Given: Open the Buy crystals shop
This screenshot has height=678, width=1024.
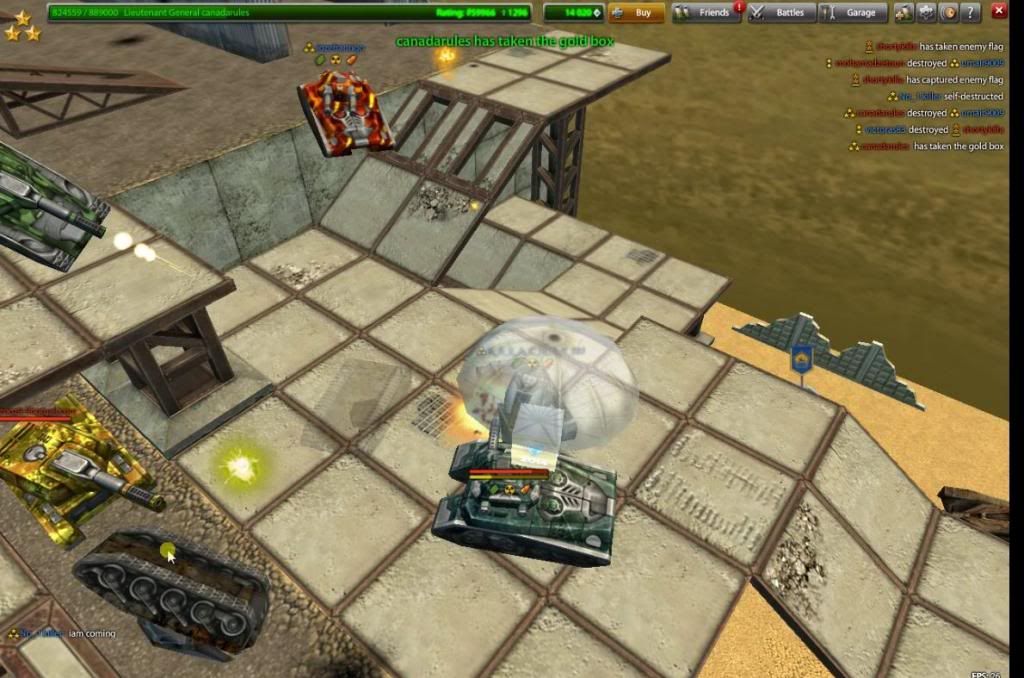Looking at the screenshot, I should pos(636,13).
